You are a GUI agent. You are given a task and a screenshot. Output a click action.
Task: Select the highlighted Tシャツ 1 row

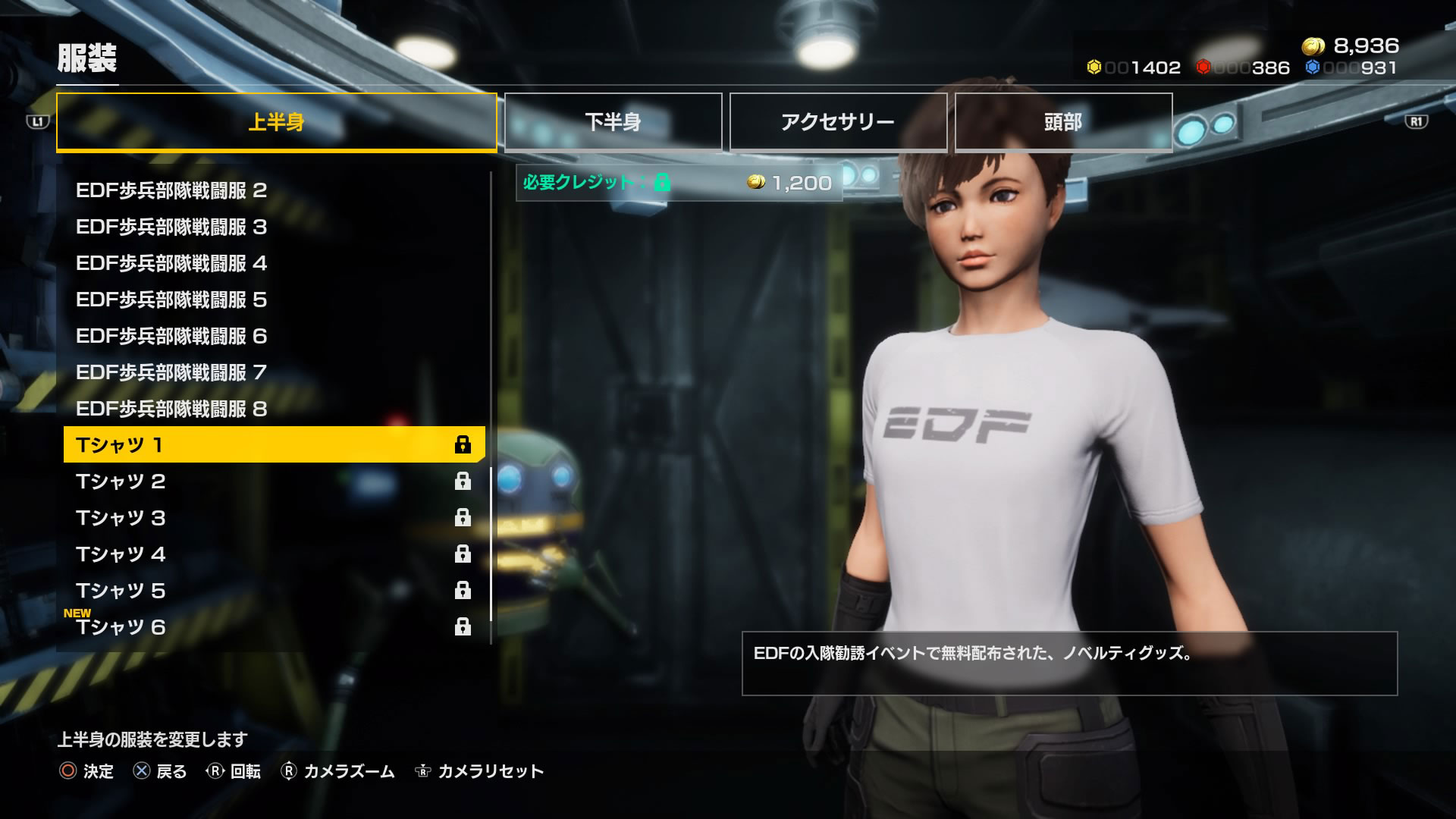click(273, 445)
